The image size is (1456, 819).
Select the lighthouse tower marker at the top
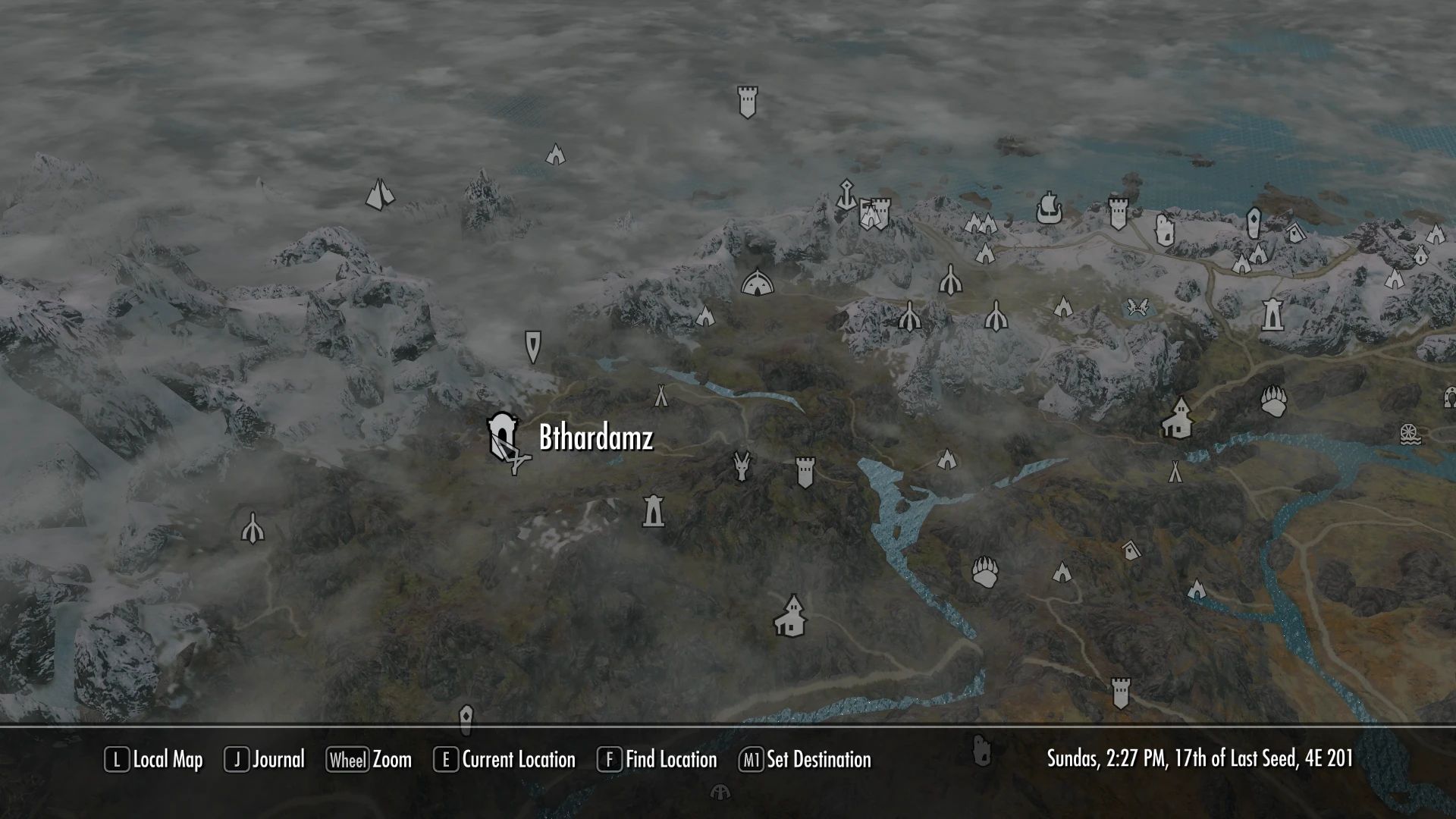pyautogui.click(x=748, y=102)
